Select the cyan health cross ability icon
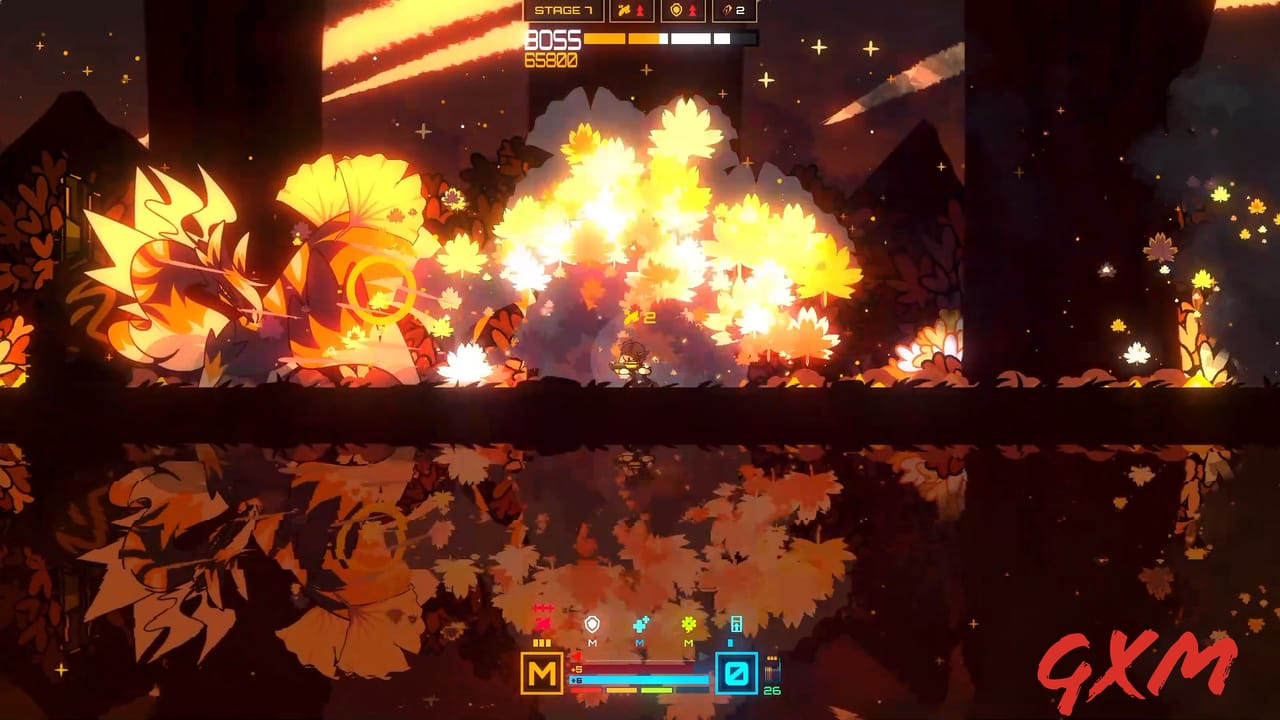 (640, 623)
